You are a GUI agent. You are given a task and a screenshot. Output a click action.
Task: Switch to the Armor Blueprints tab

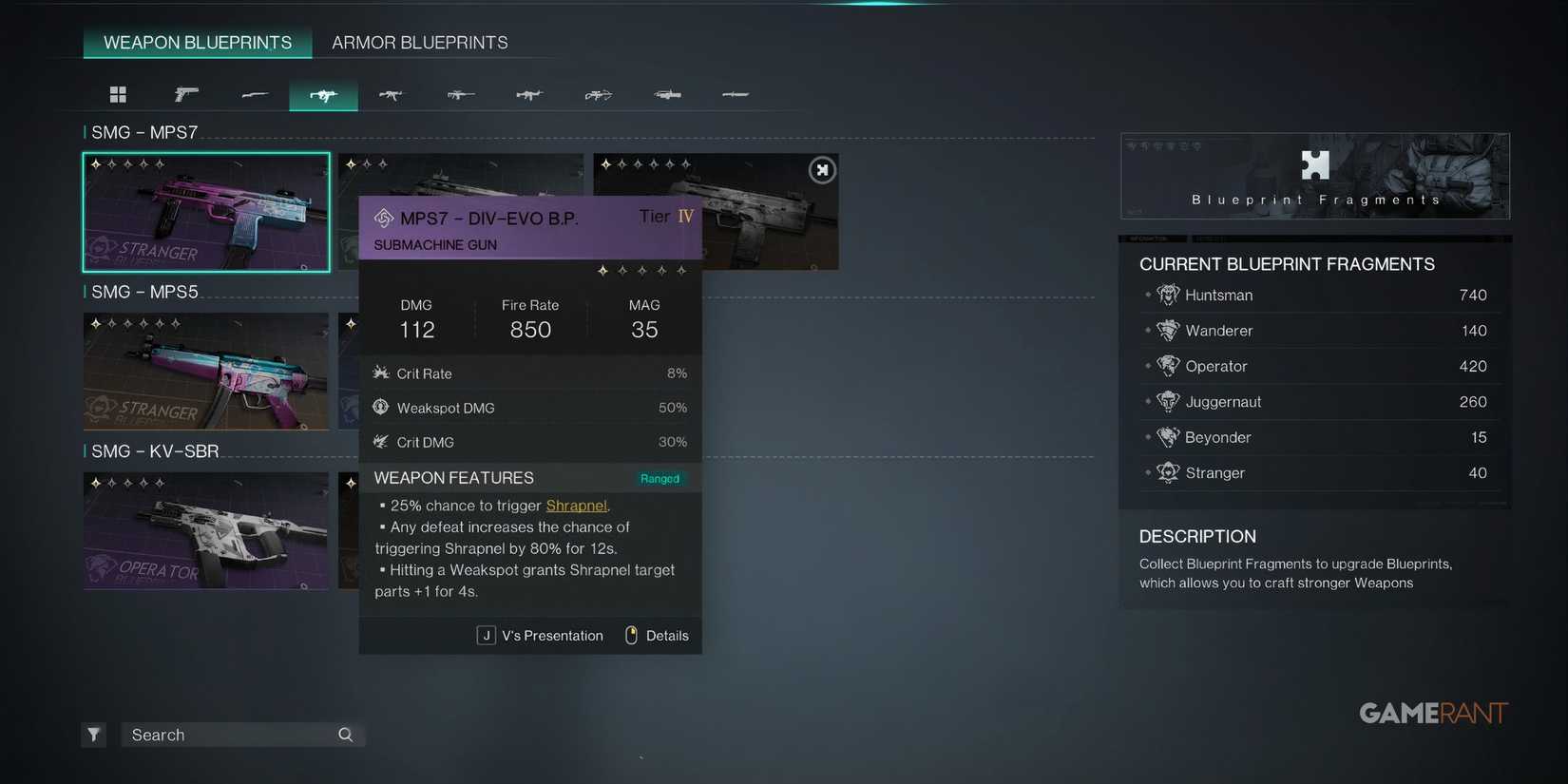[419, 42]
